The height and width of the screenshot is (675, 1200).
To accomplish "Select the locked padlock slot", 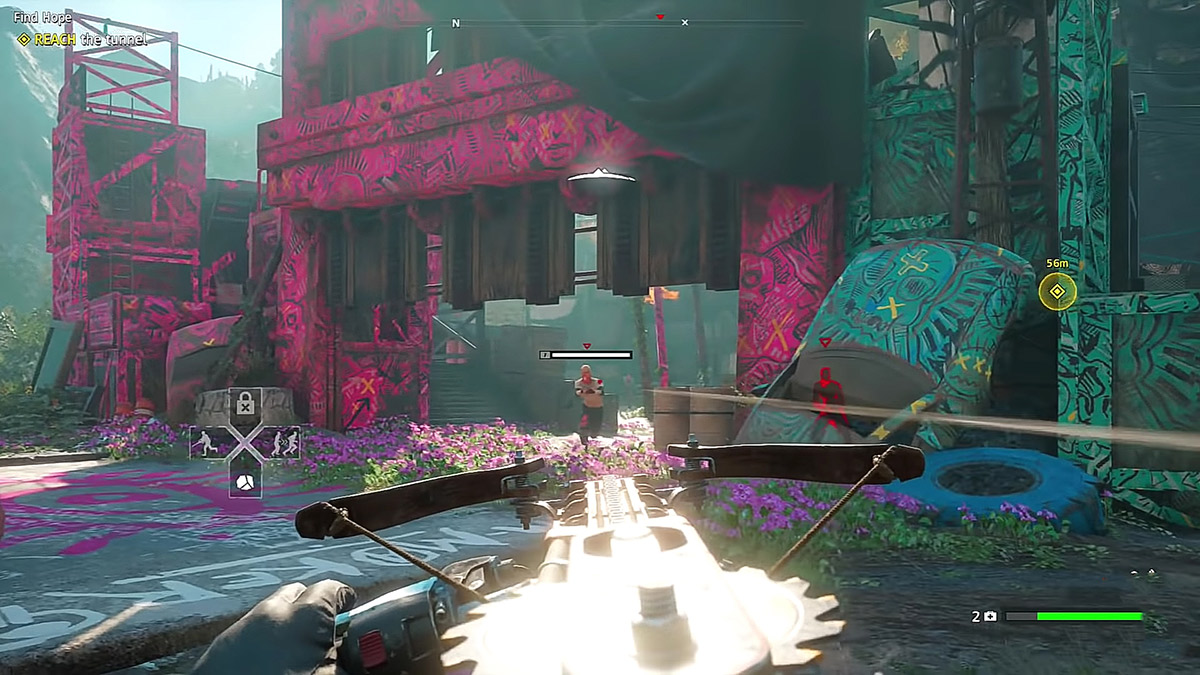I will [x=245, y=403].
